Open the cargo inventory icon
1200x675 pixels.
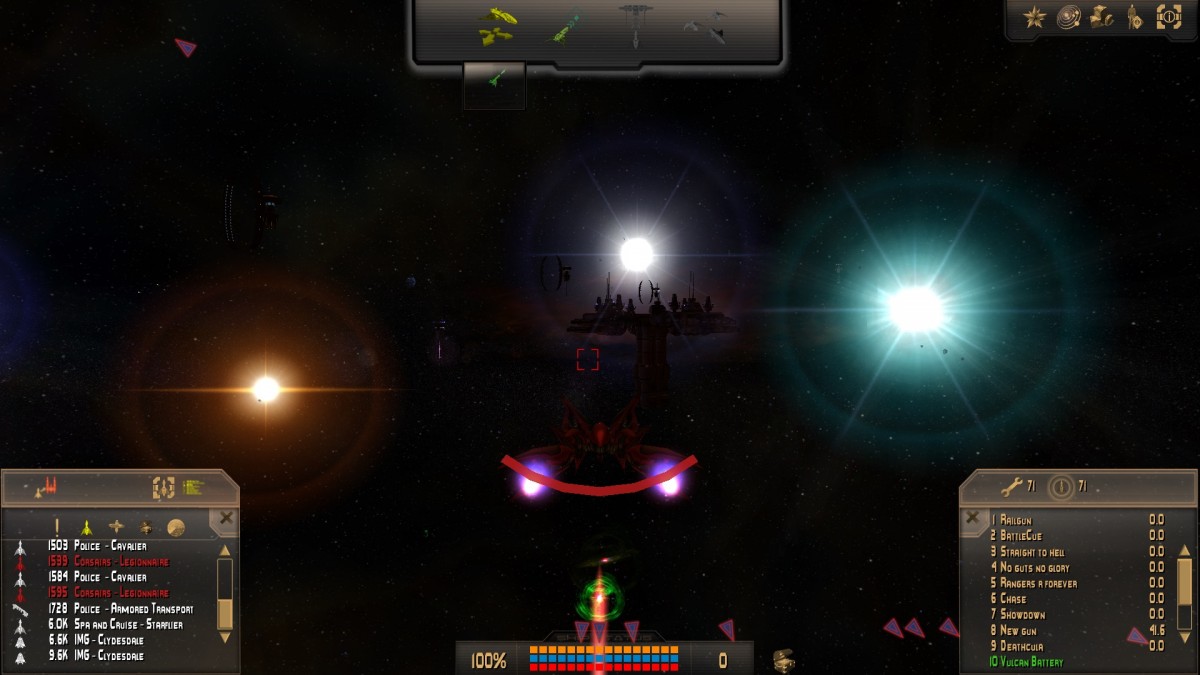pos(1102,17)
